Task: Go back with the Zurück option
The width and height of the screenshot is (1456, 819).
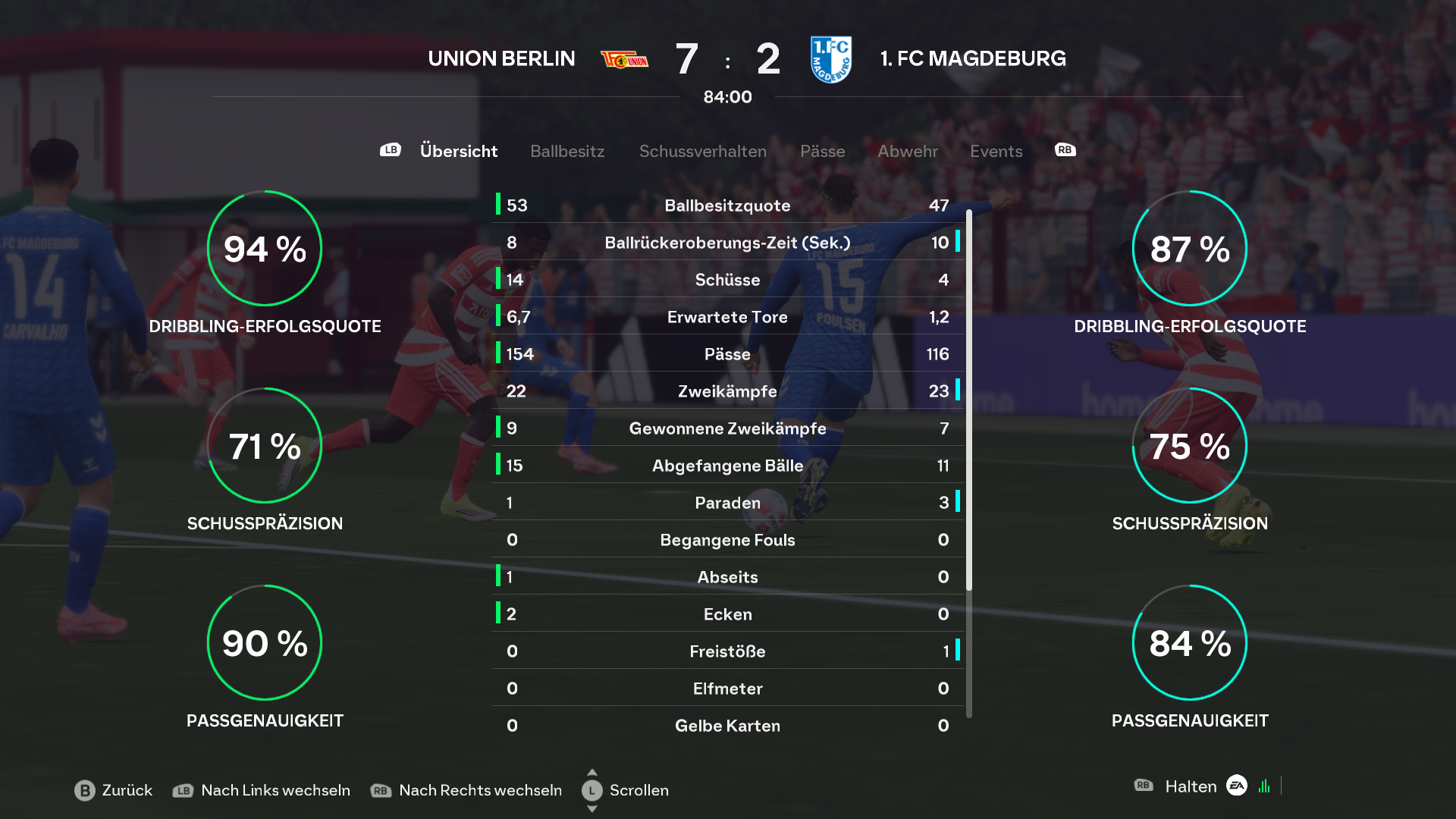Action: point(114,790)
